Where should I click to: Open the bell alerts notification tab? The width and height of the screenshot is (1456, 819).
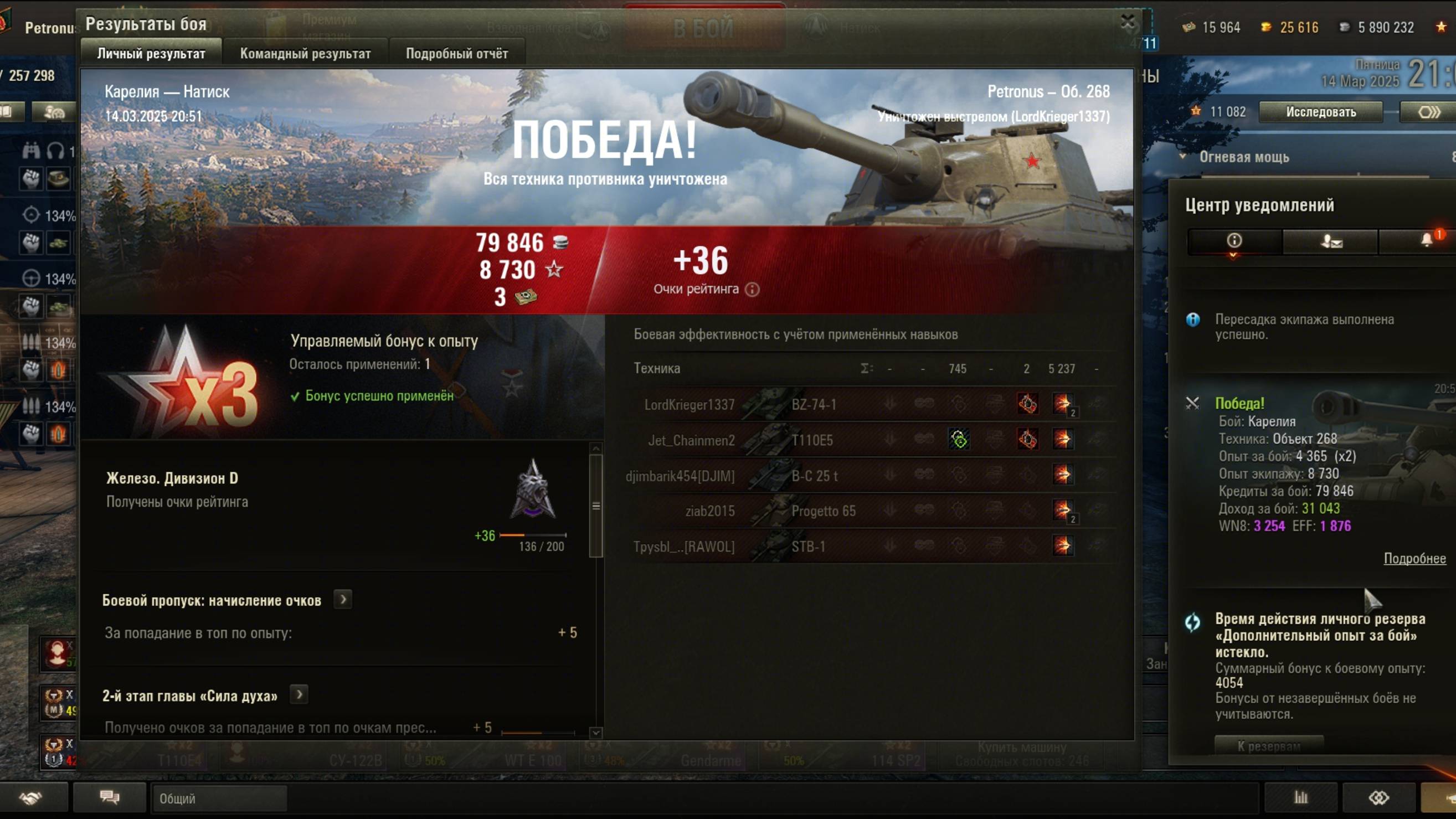1427,241
